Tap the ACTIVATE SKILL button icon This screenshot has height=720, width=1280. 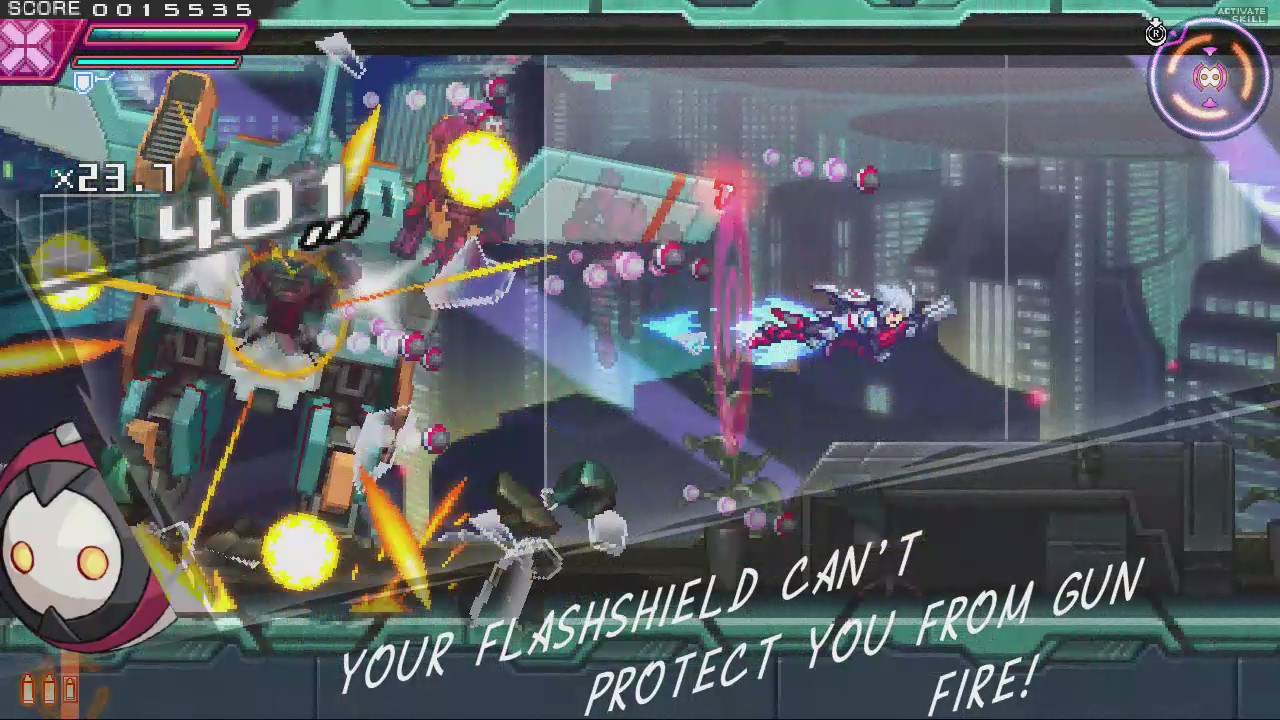[1241, 13]
